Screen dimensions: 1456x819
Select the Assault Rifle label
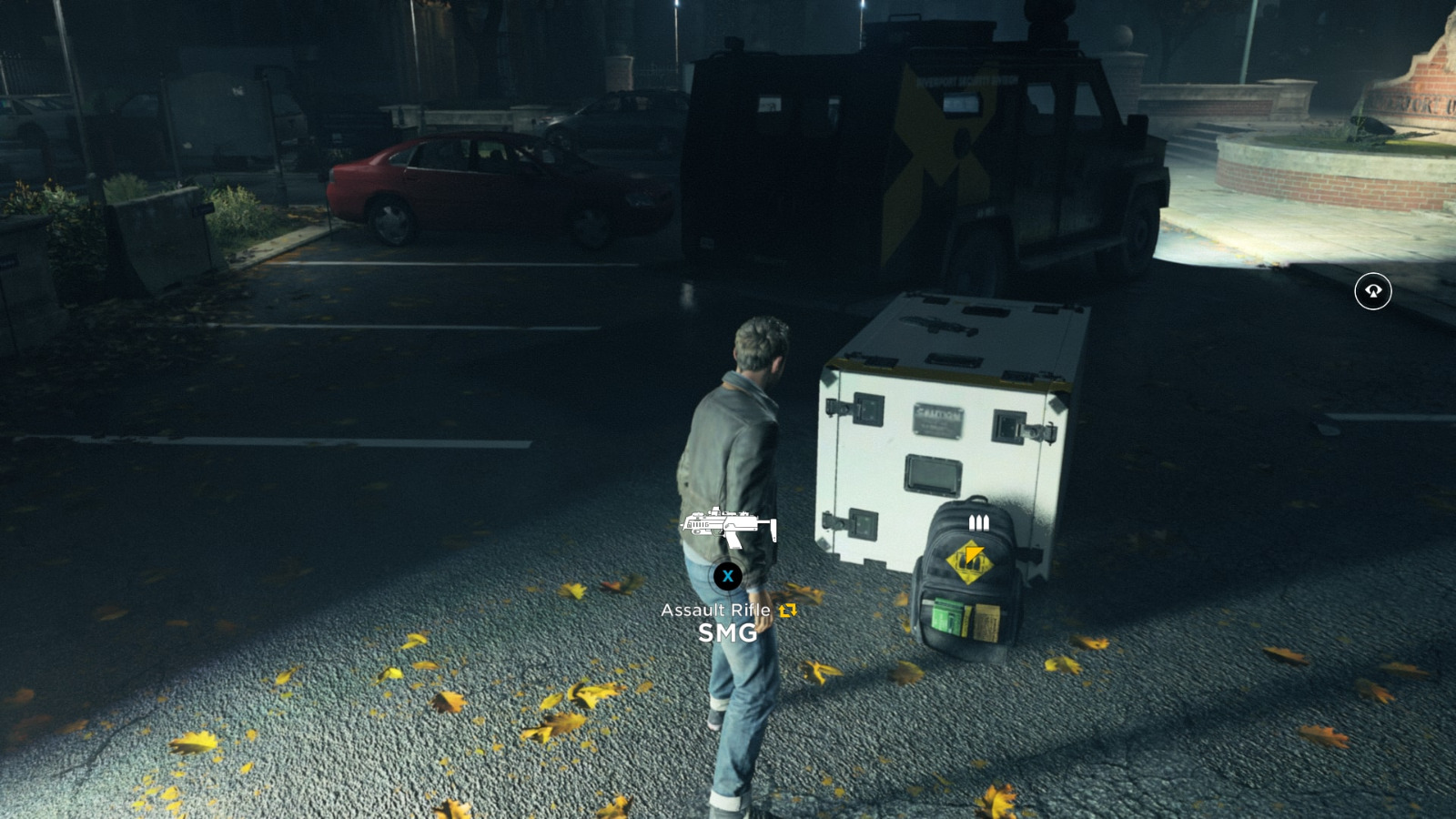[x=718, y=612]
